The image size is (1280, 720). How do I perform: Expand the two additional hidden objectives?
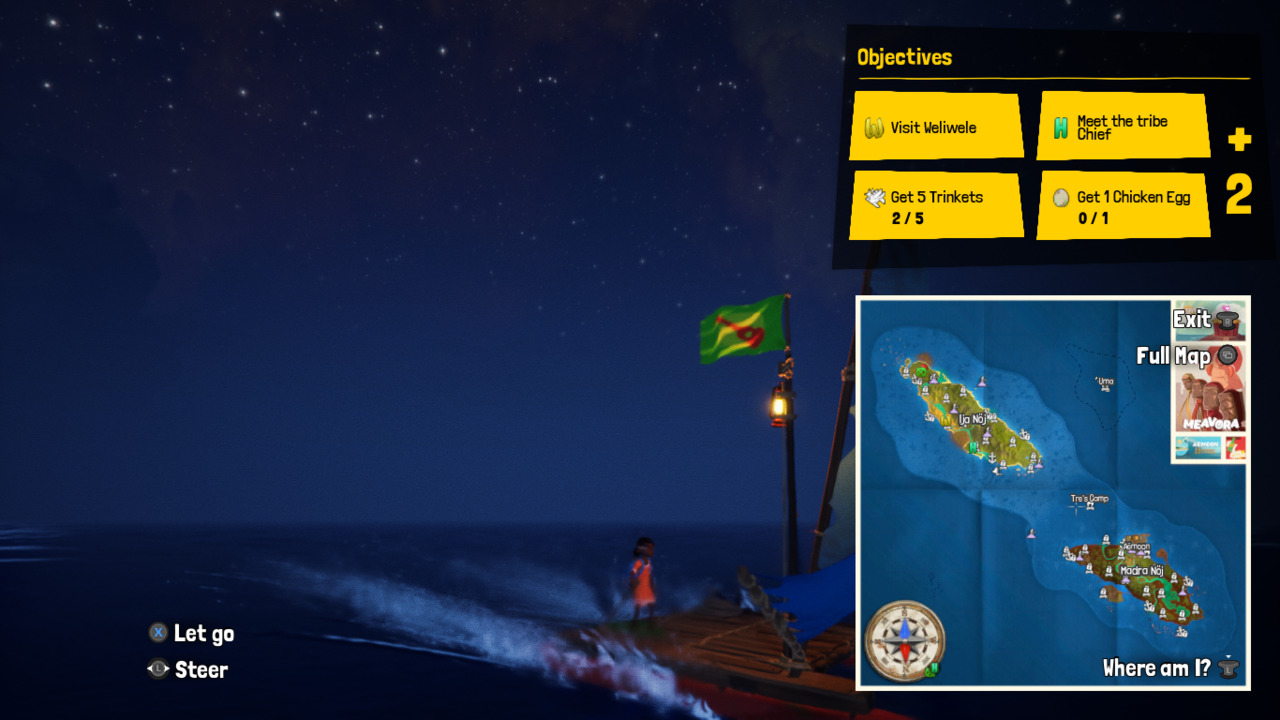[1239, 174]
